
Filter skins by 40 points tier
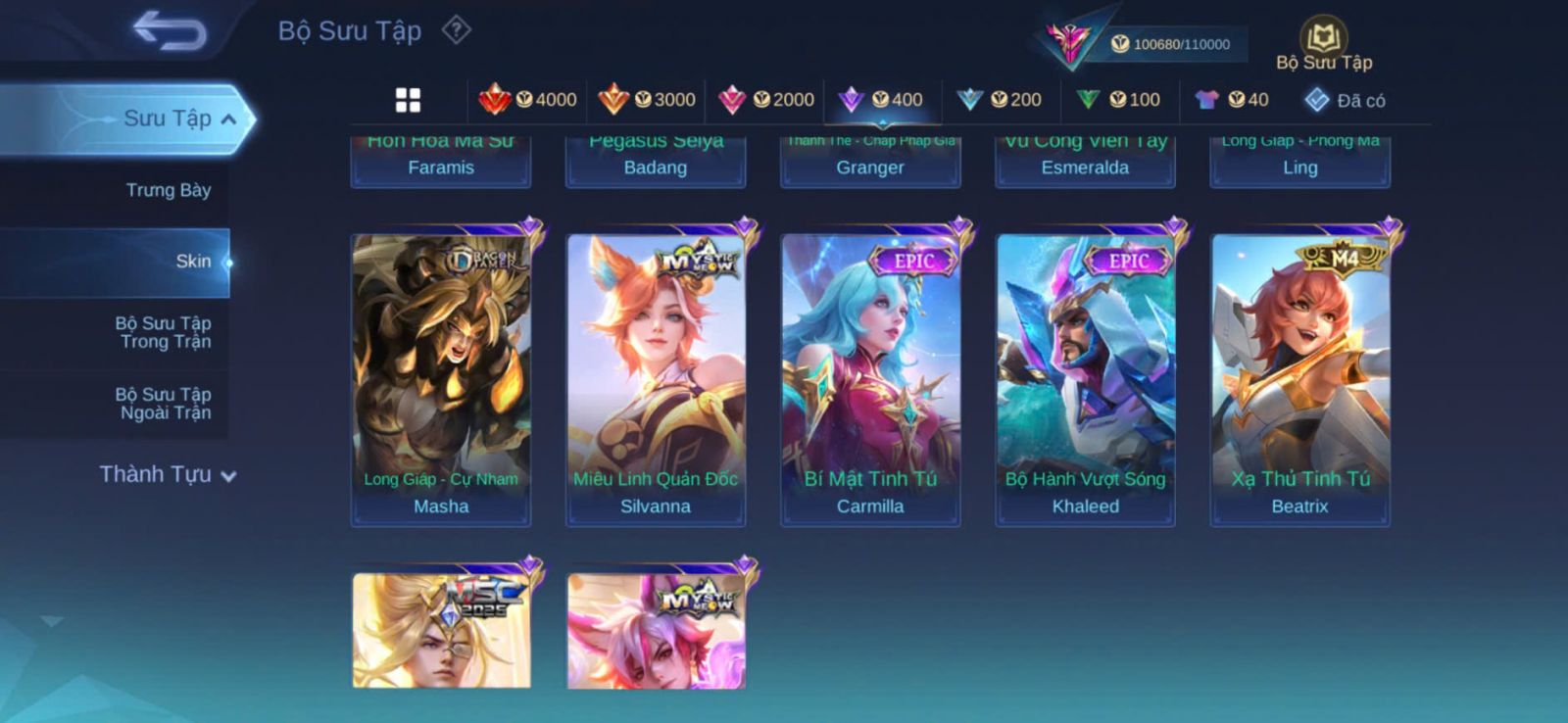coord(1232,100)
